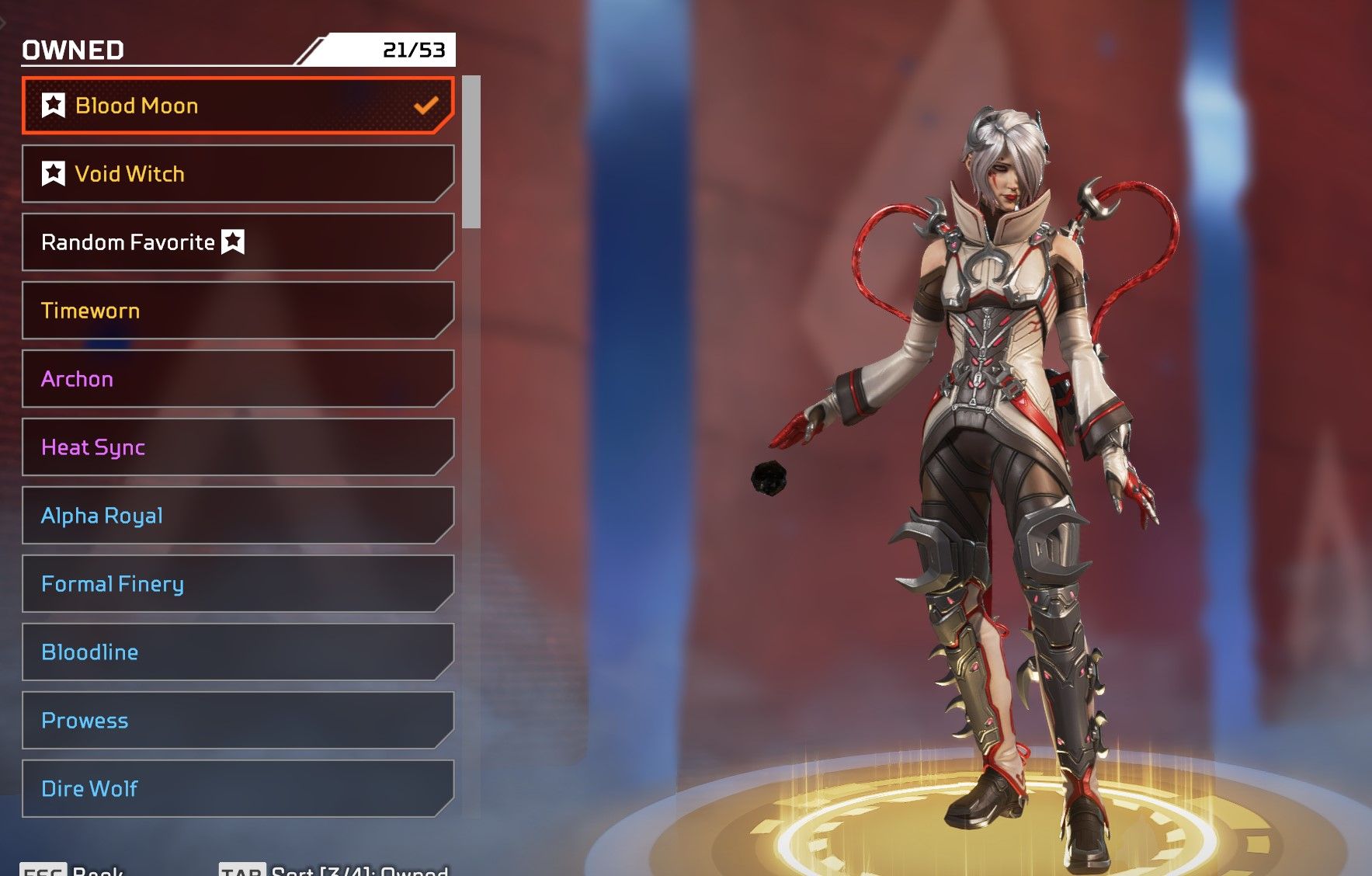Pick the Random Favorite option

(237, 242)
